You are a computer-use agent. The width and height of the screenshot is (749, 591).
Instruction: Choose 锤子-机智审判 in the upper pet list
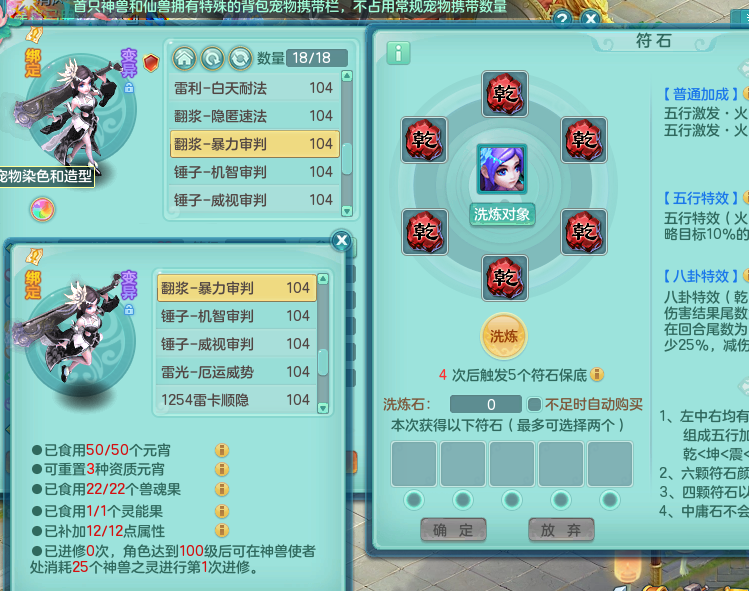pyautogui.click(x=254, y=172)
